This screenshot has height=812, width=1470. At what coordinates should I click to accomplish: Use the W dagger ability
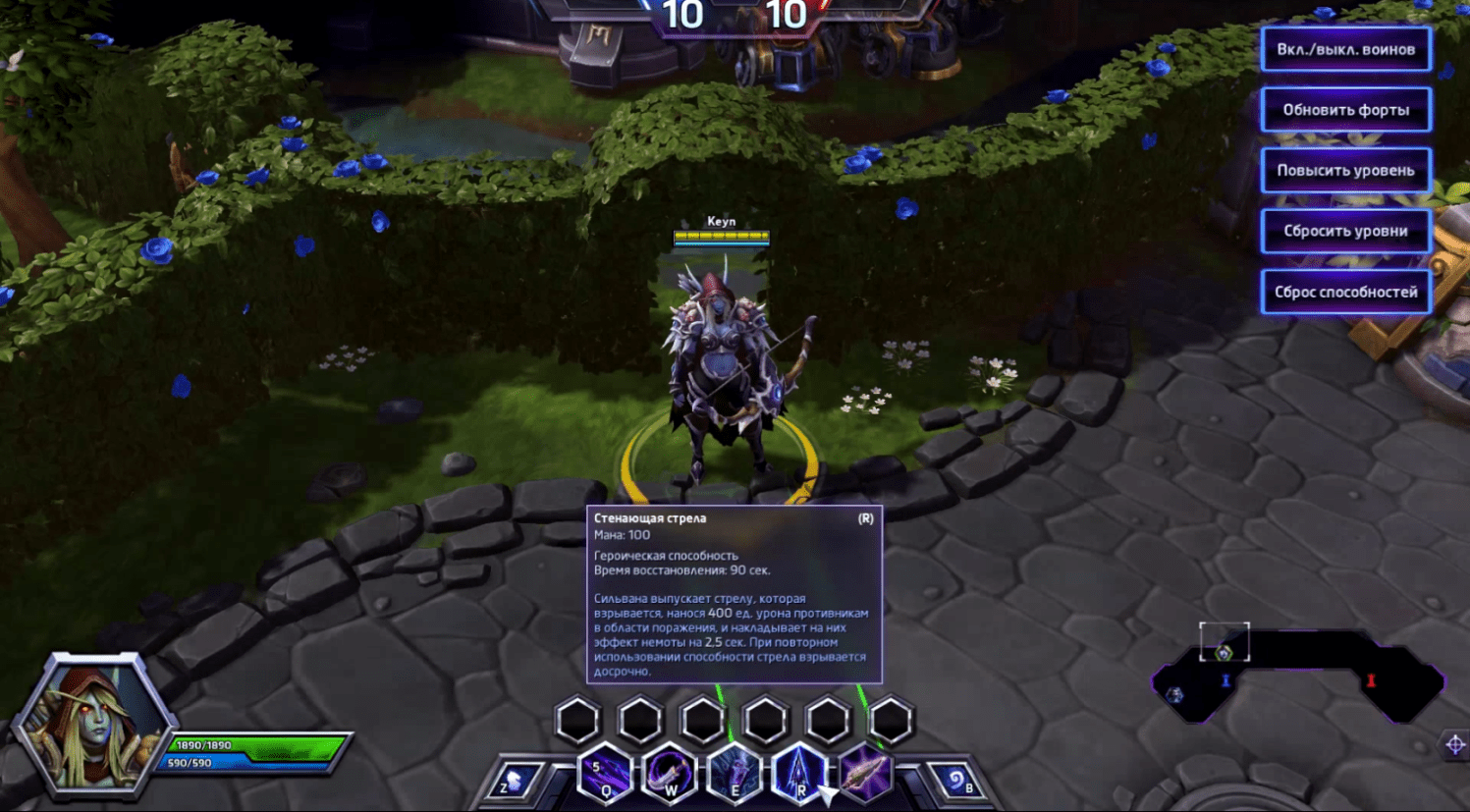point(670,774)
